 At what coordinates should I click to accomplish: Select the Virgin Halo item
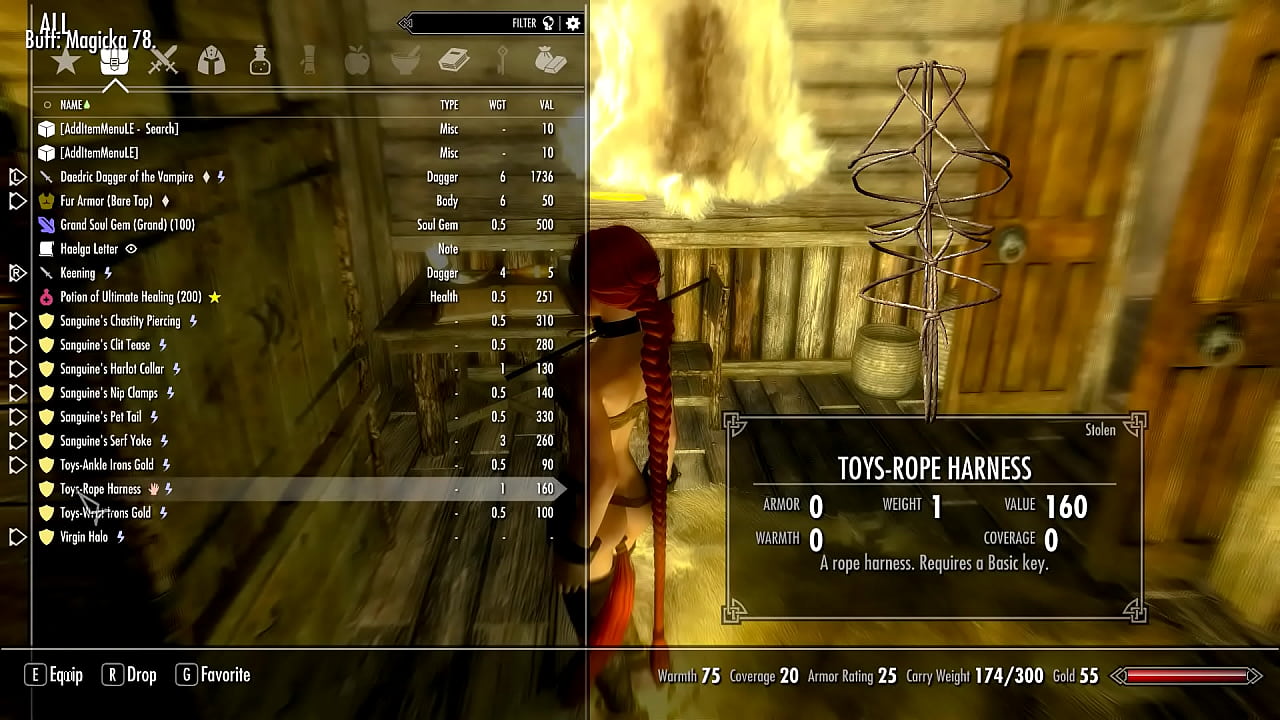click(x=84, y=537)
